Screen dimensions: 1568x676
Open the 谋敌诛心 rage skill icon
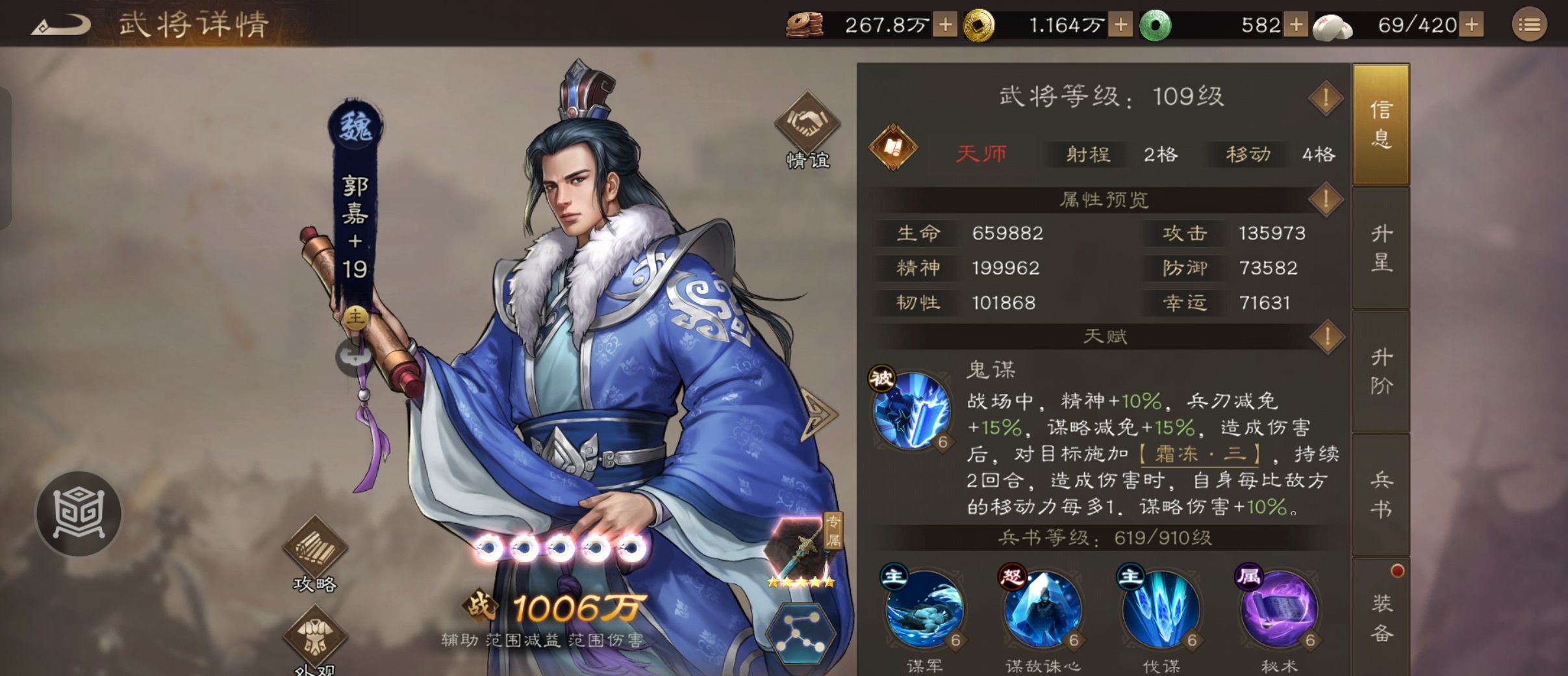tap(1042, 611)
